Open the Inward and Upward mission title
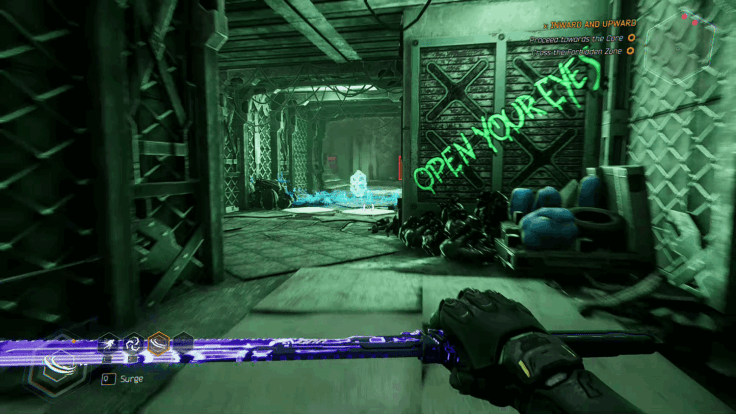The height and width of the screenshot is (414, 736). tap(588, 23)
